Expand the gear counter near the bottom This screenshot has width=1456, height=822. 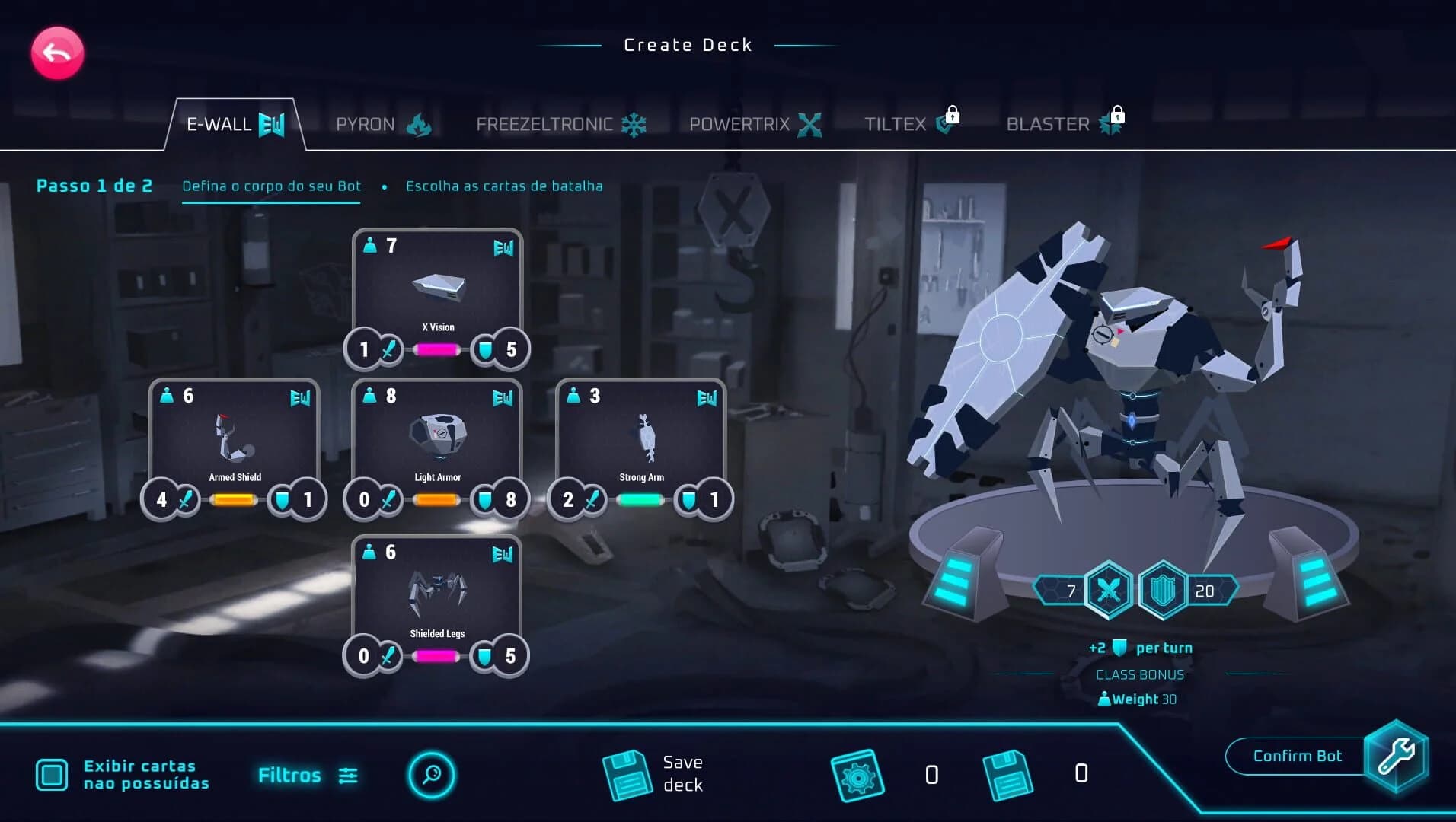pyautogui.click(x=860, y=773)
